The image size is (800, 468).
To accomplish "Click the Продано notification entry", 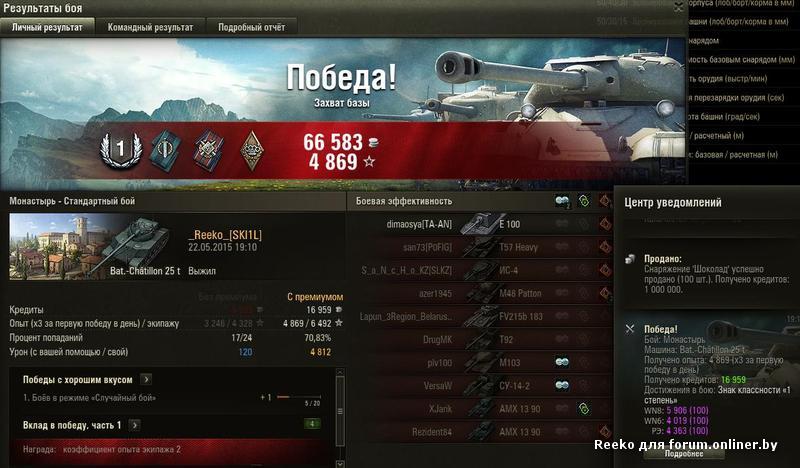I will tap(705, 271).
